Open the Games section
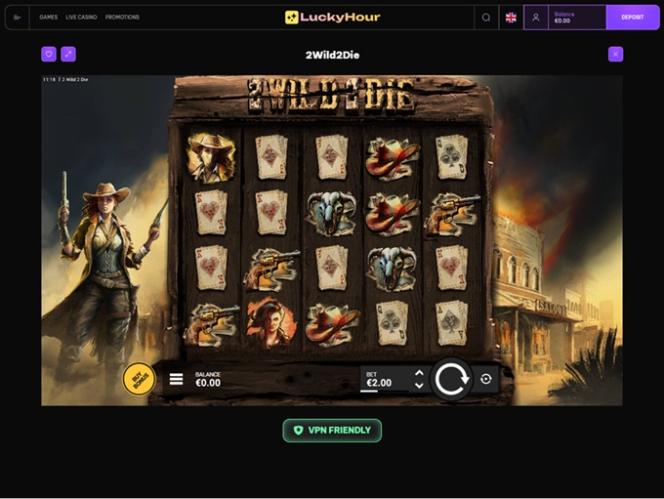This screenshot has height=499, width=664. pos(48,17)
